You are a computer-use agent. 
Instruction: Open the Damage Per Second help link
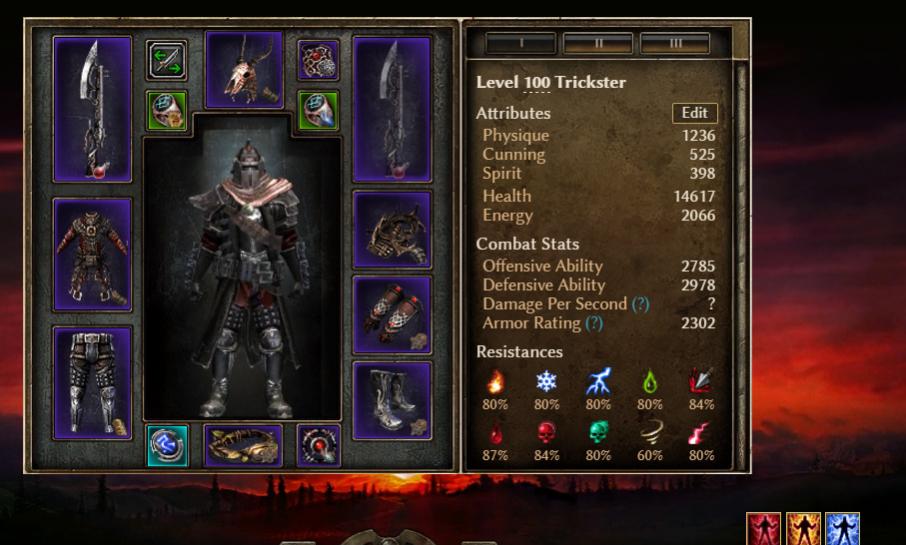tap(640, 304)
